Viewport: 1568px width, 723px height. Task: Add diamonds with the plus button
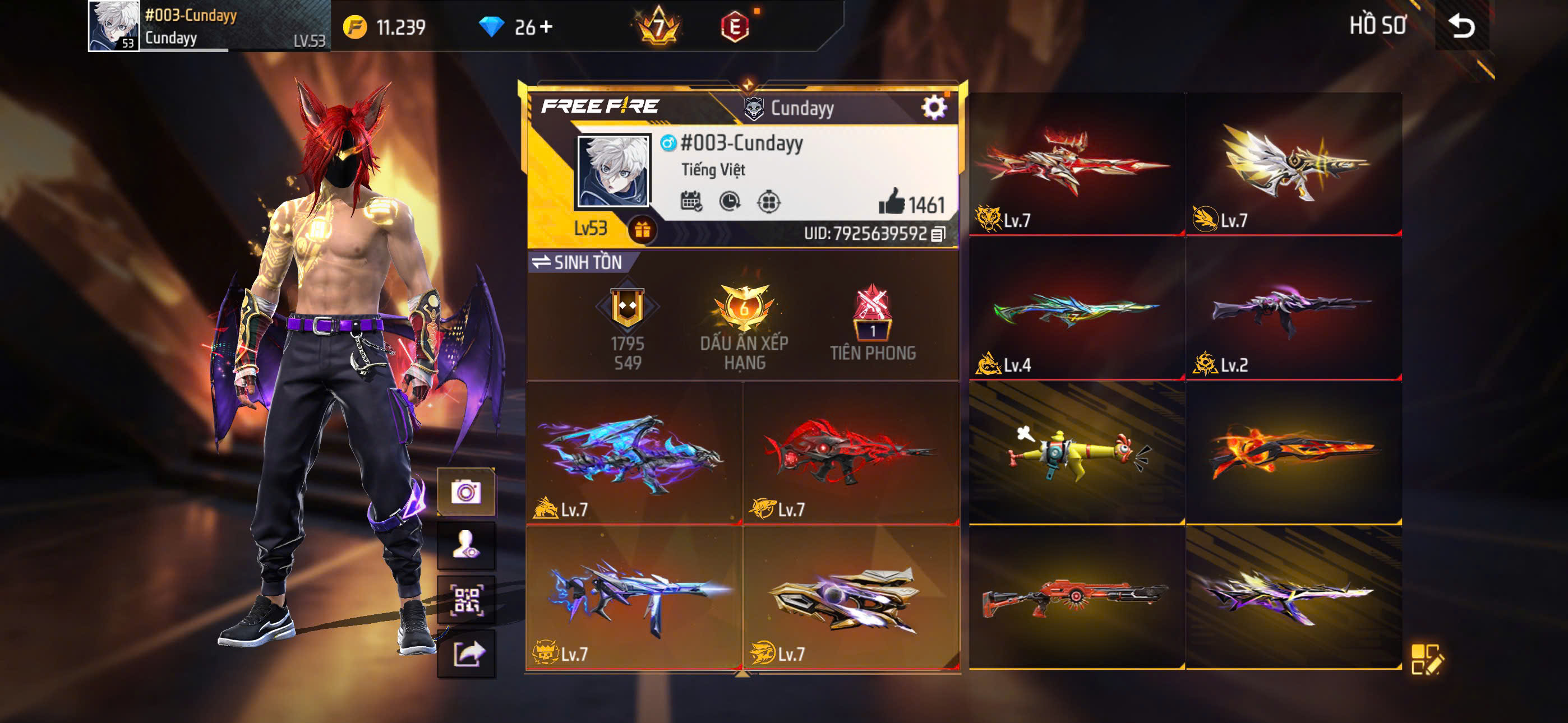546,26
